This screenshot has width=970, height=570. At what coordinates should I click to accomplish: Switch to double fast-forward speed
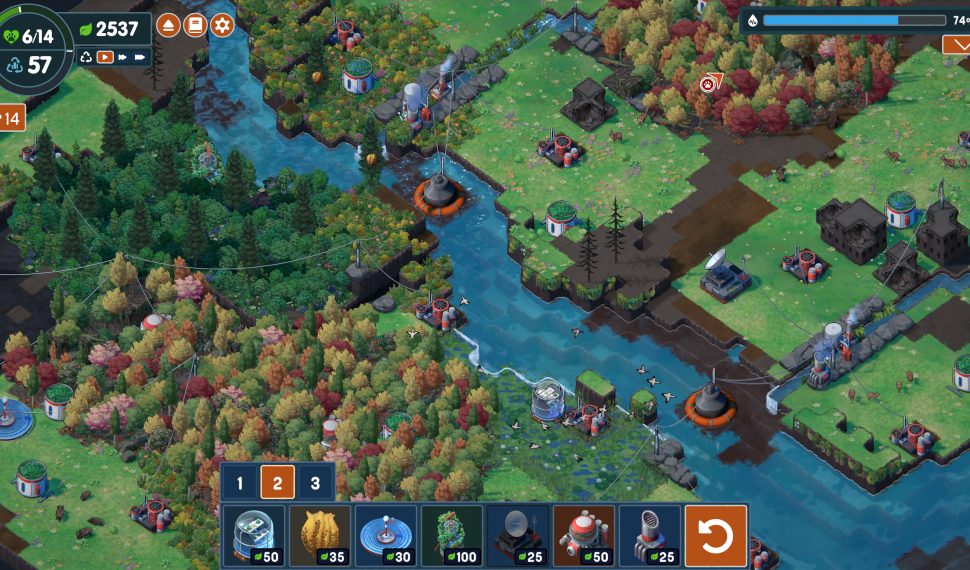click(x=123, y=58)
